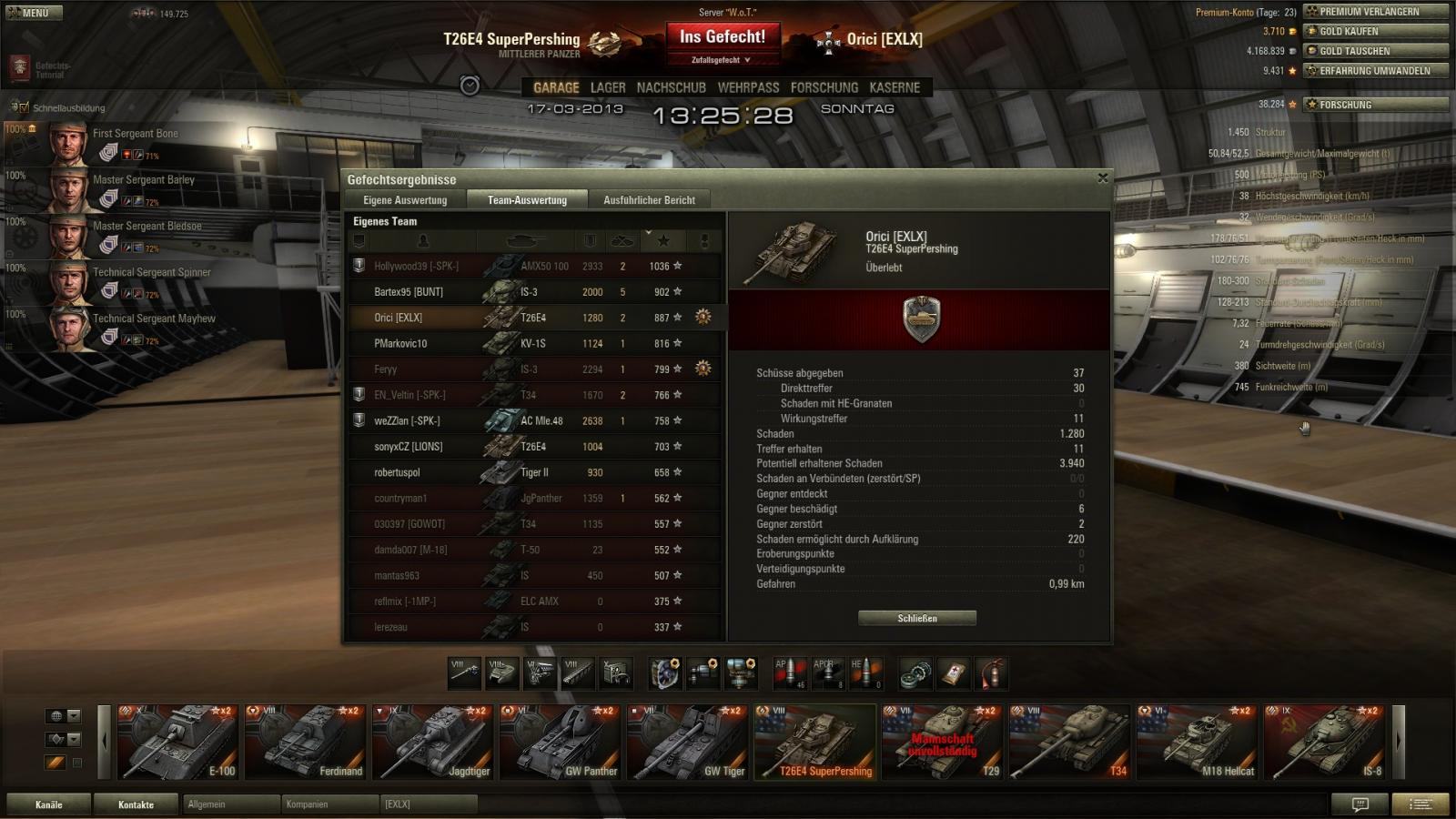Show the Ausführlicher Bericht tab
The width and height of the screenshot is (1456, 819).
point(649,200)
